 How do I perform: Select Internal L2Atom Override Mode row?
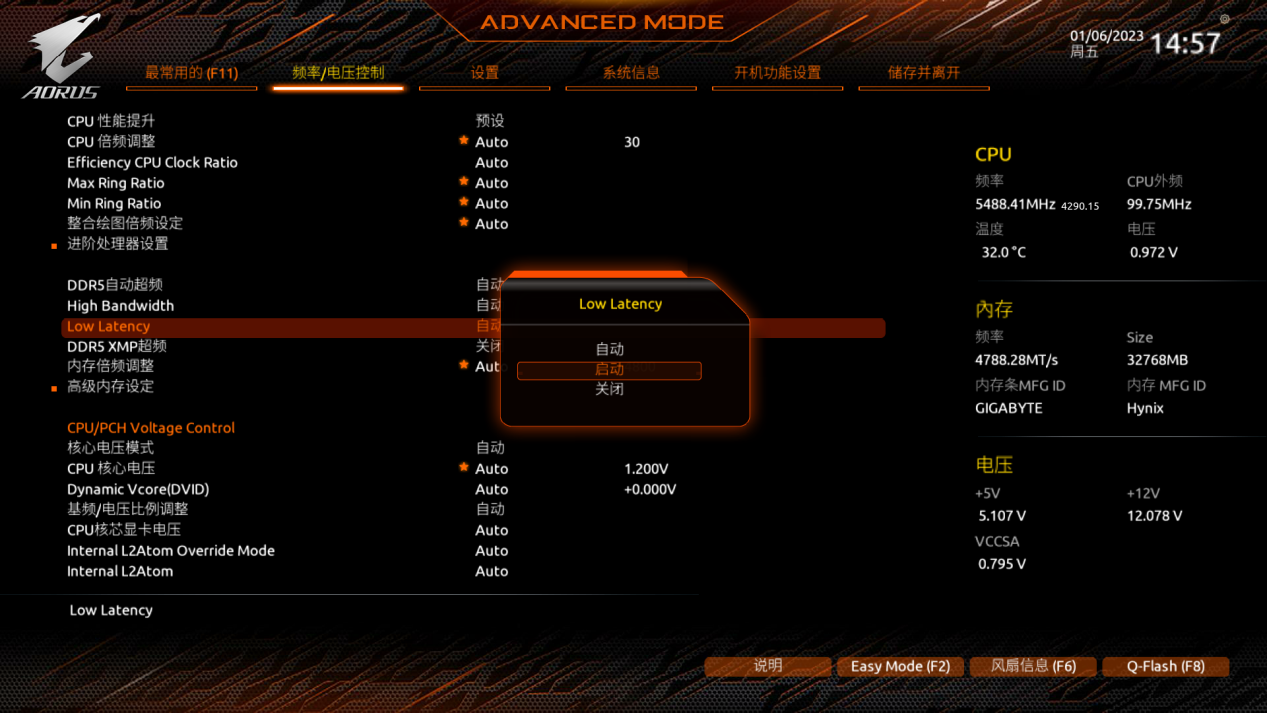coord(170,551)
